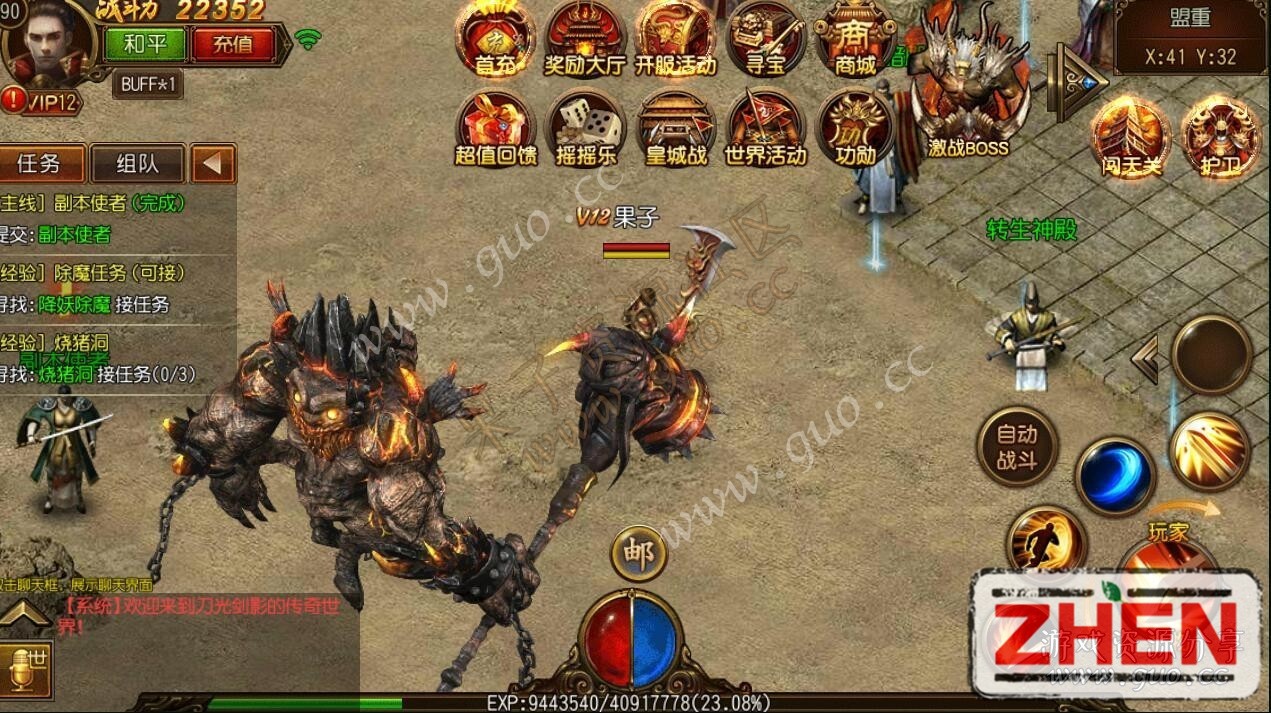Open the 奖励大厅 reward hall

click(x=585, y=38)
